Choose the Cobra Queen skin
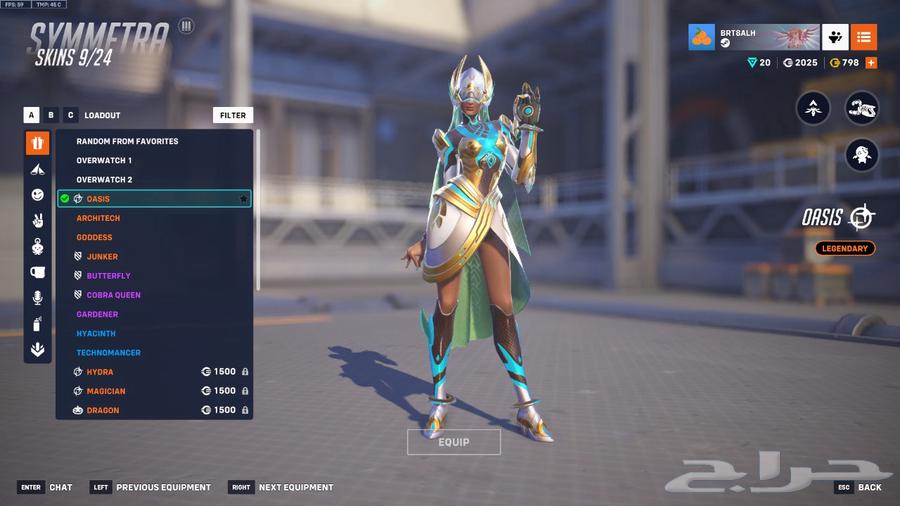900x506 pixels. pos(113,295)
